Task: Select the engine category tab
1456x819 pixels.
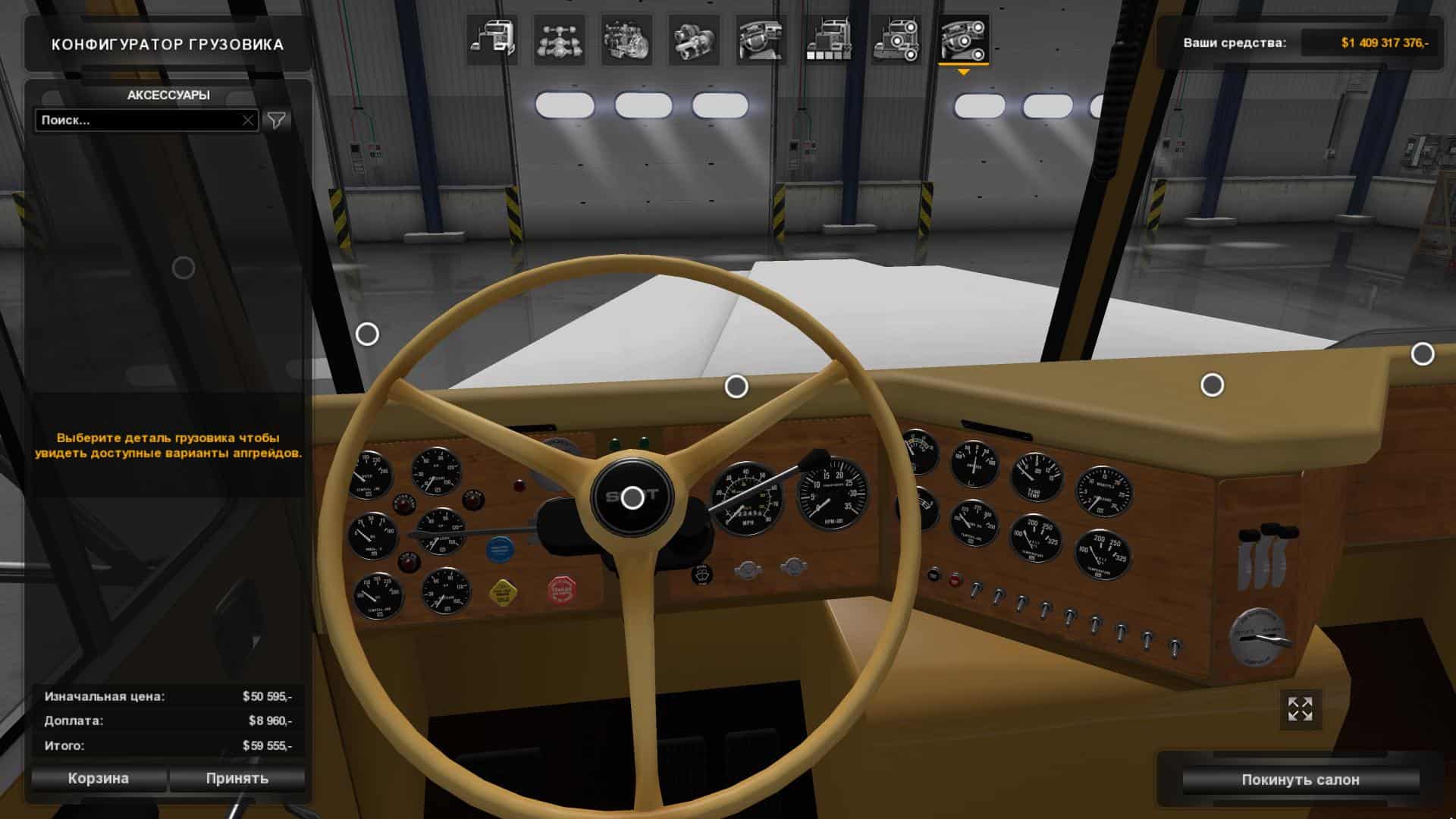Action: click(x=626, y=40)
